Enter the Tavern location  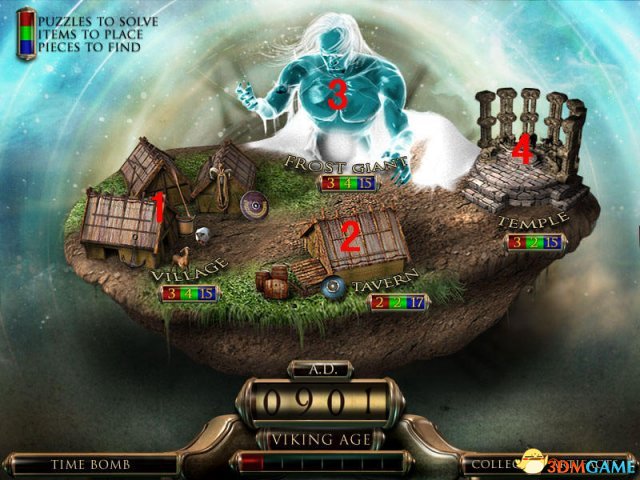click(352, 243)
